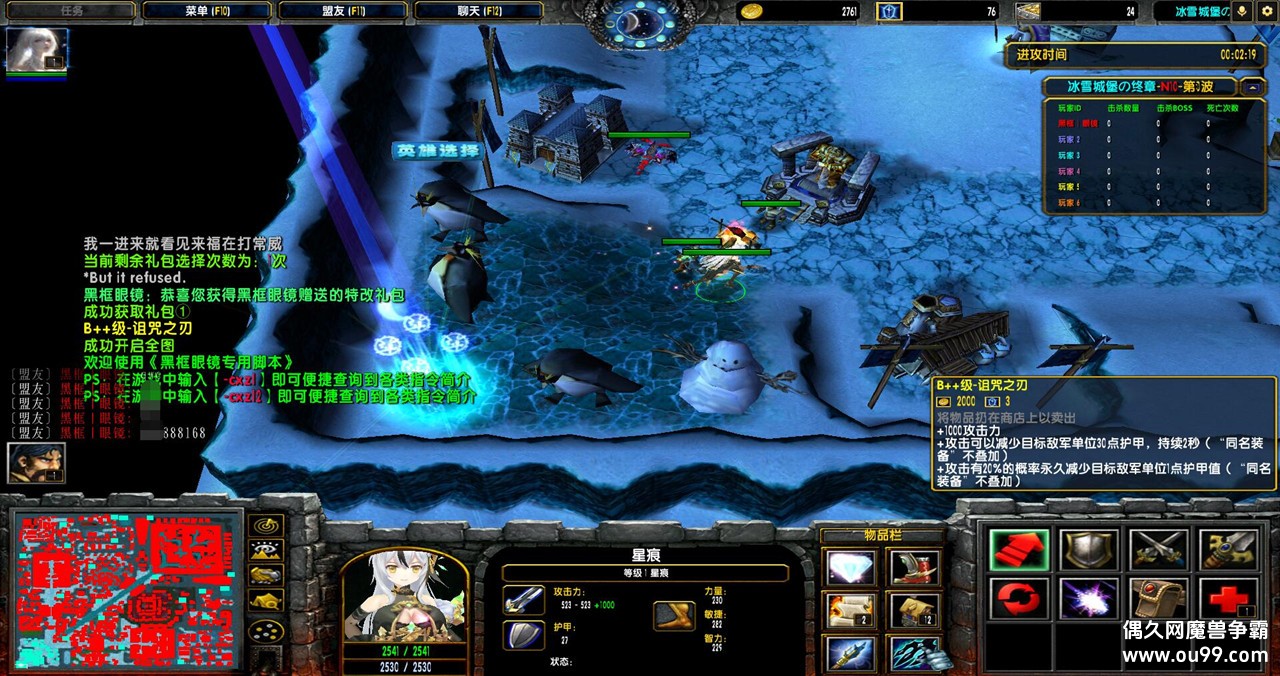Viewport: 1280px width, 676px height.
Task: Open formation toggle button beside minimap
Action: (266, 631)
